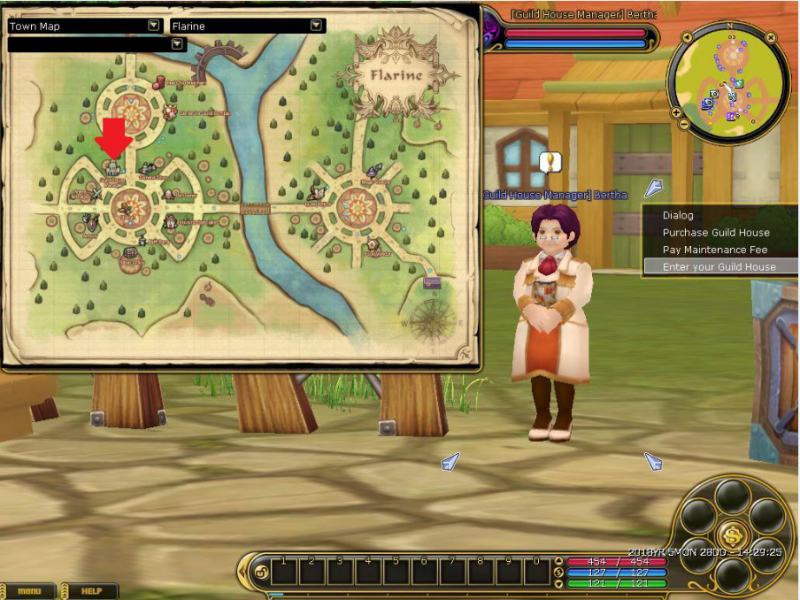Click the red arrow marker on town map
The image size is (800, 600).
pos(115,138)
